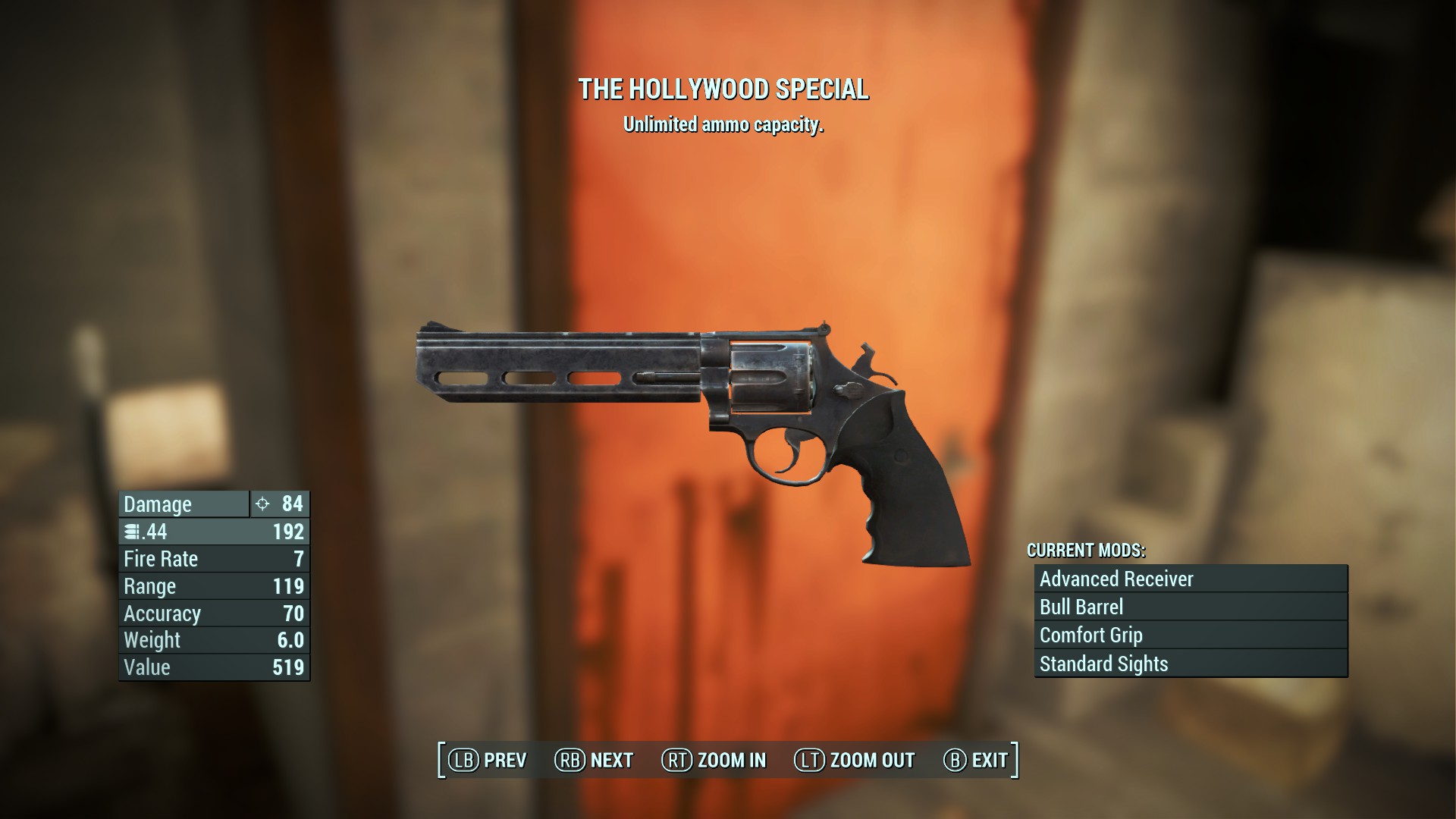Select the Bull Barrel mod row
This screenshot has width=1456, height=819.
1191,607
